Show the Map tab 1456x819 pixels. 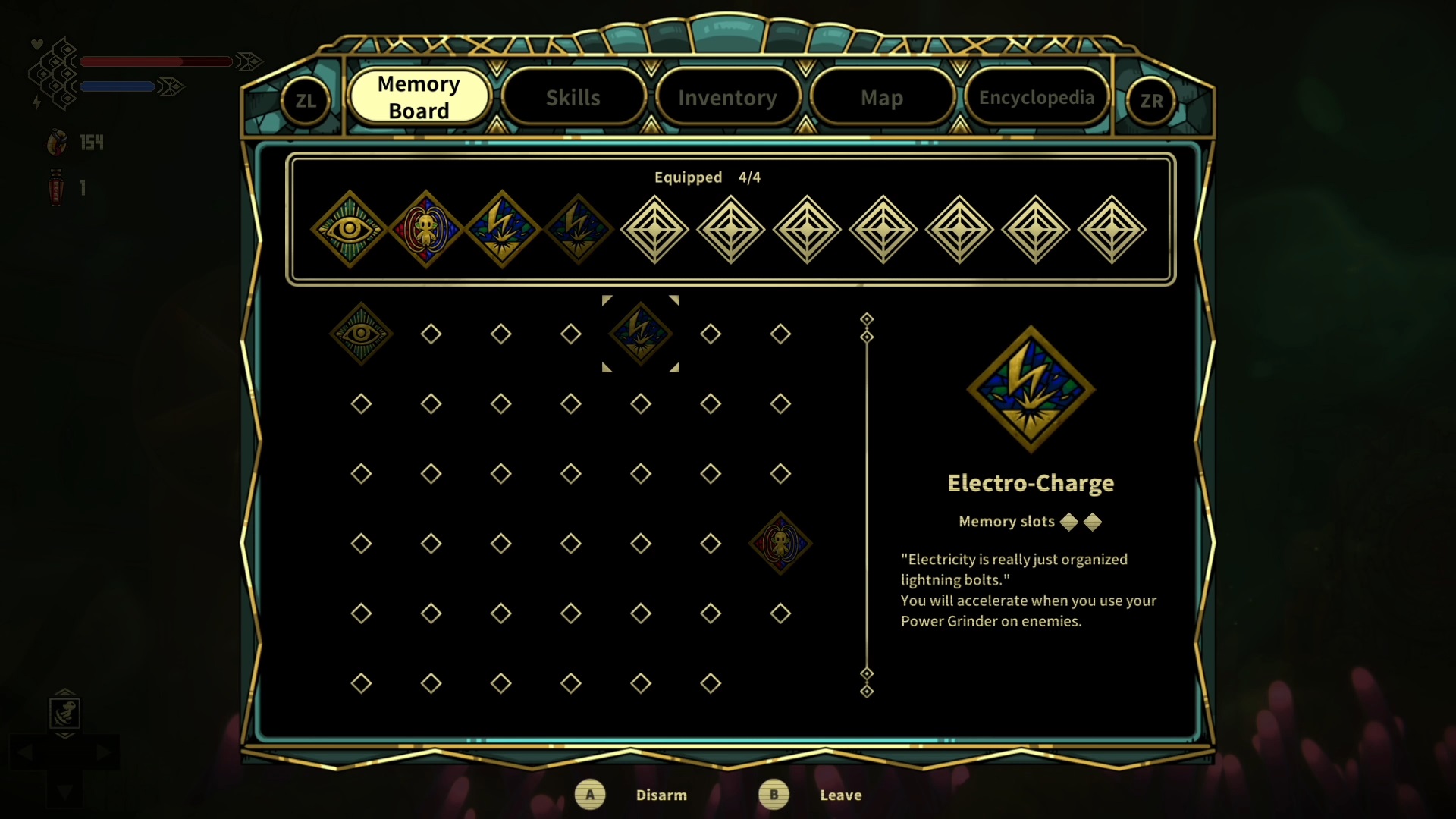pos(881,98)
